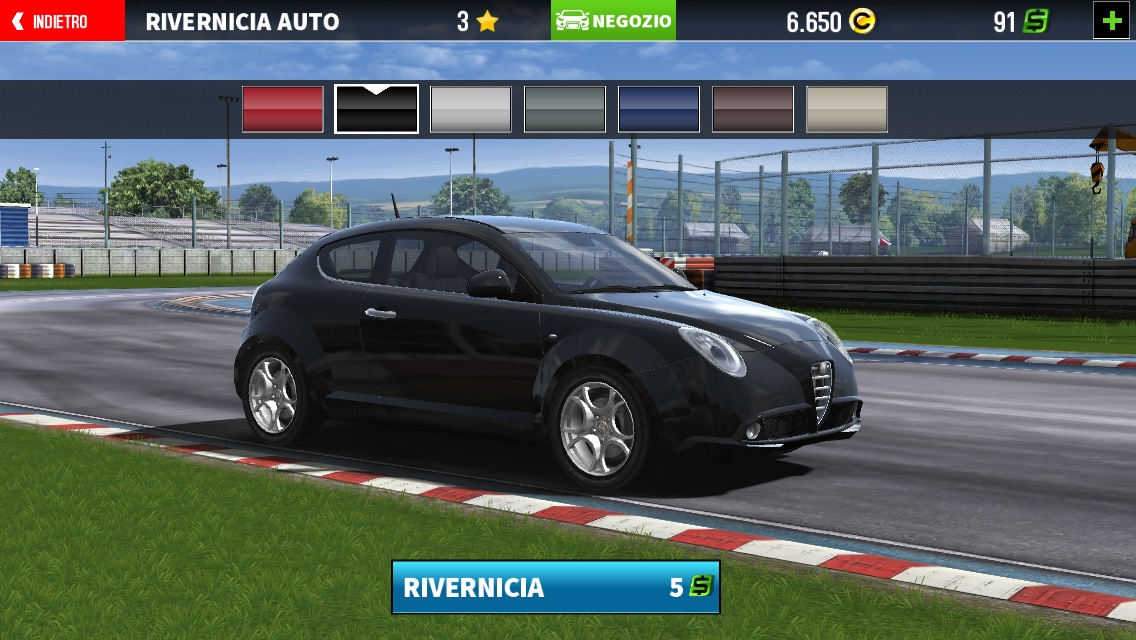Choose the blue paint swatch
The height and width of the screenshot is (640, 1136).
[x=659, y=109]
